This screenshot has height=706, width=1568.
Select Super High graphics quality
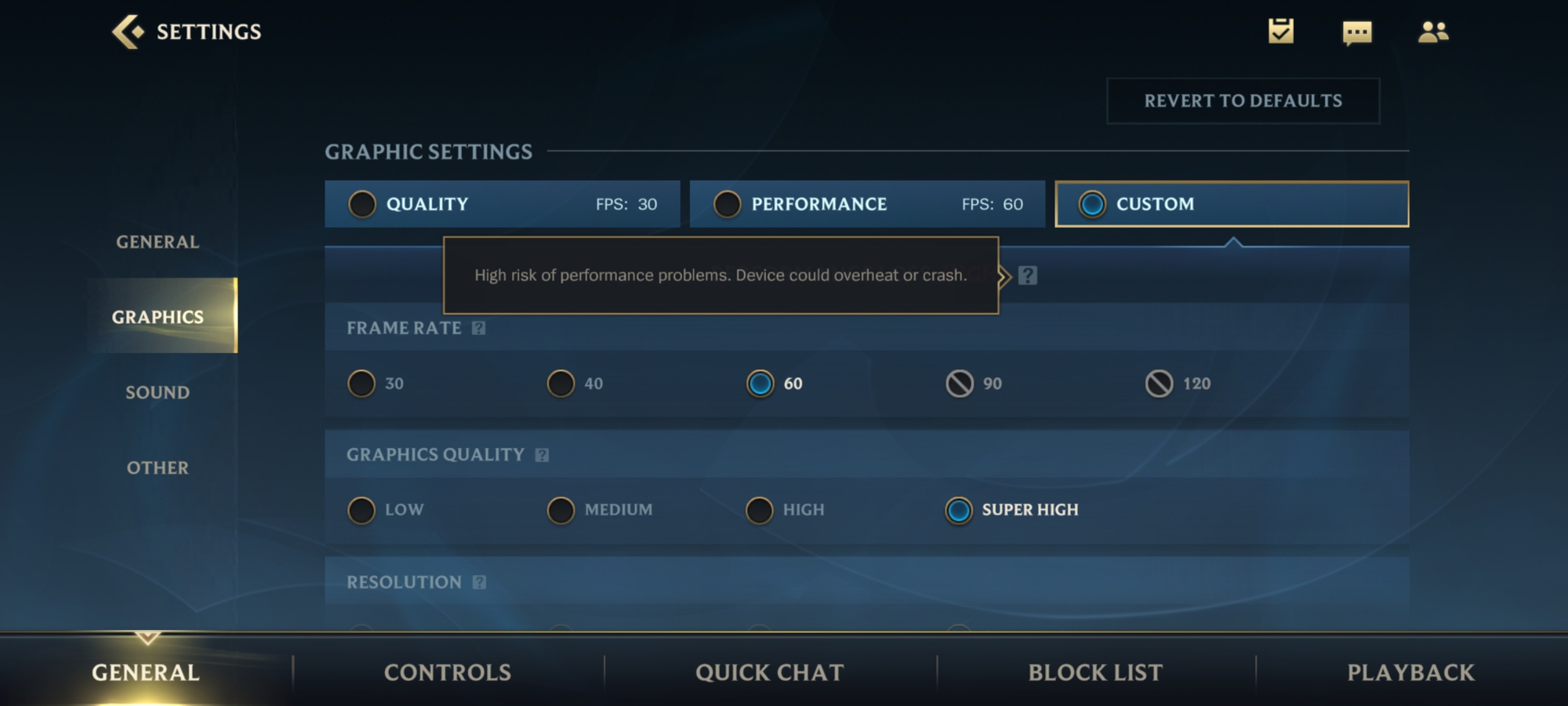[x=959, y=510]
